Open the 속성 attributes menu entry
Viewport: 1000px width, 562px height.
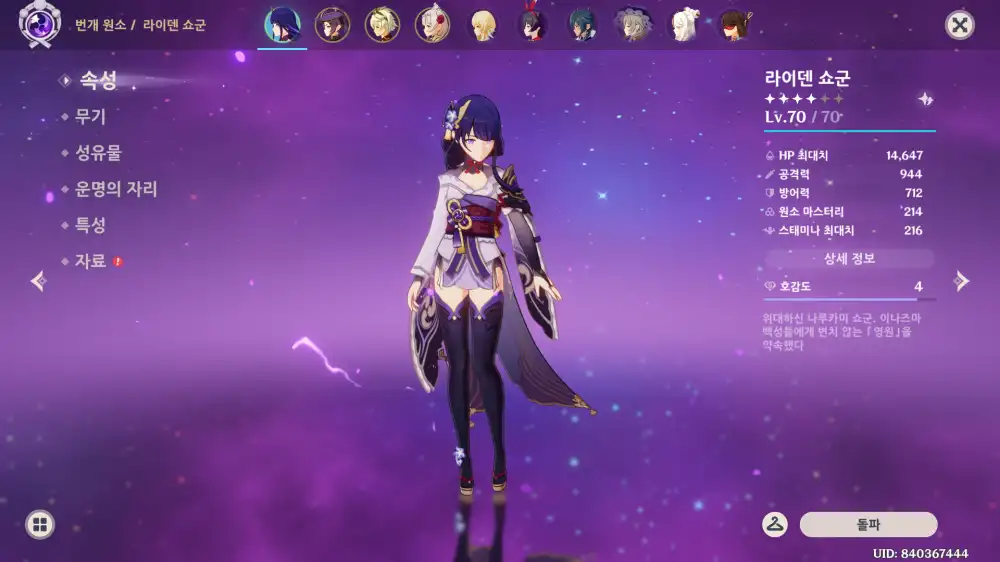(x=96, y=80)
